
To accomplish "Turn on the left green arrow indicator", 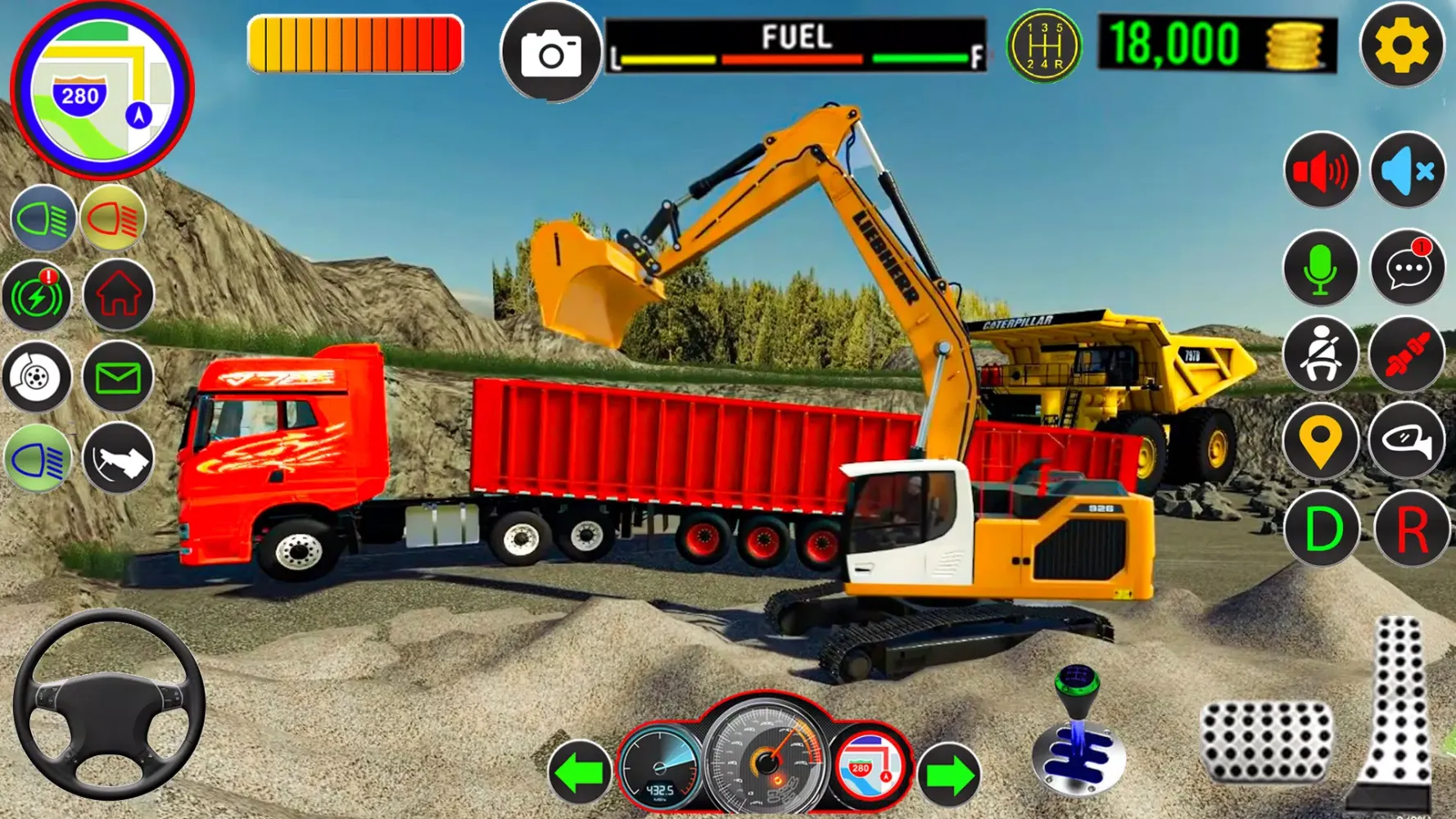I will coord(580,772).
